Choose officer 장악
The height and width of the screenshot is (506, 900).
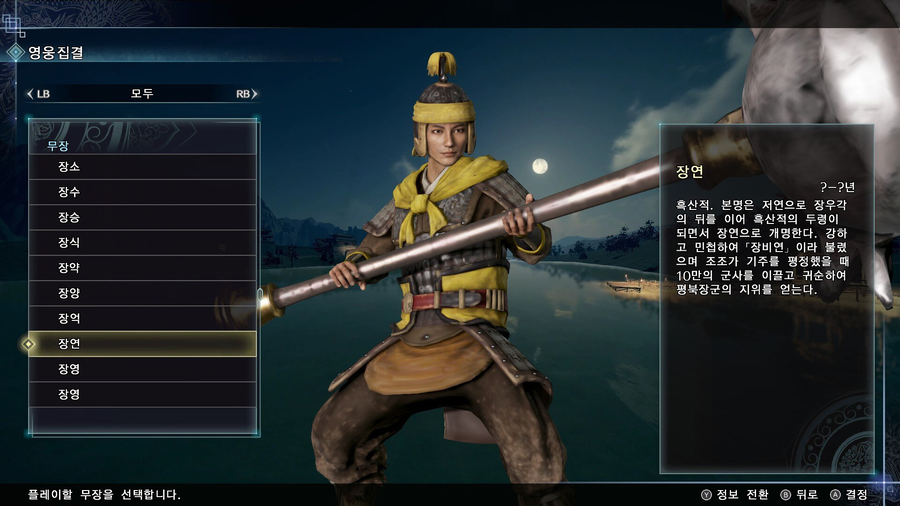click(143, 268)
